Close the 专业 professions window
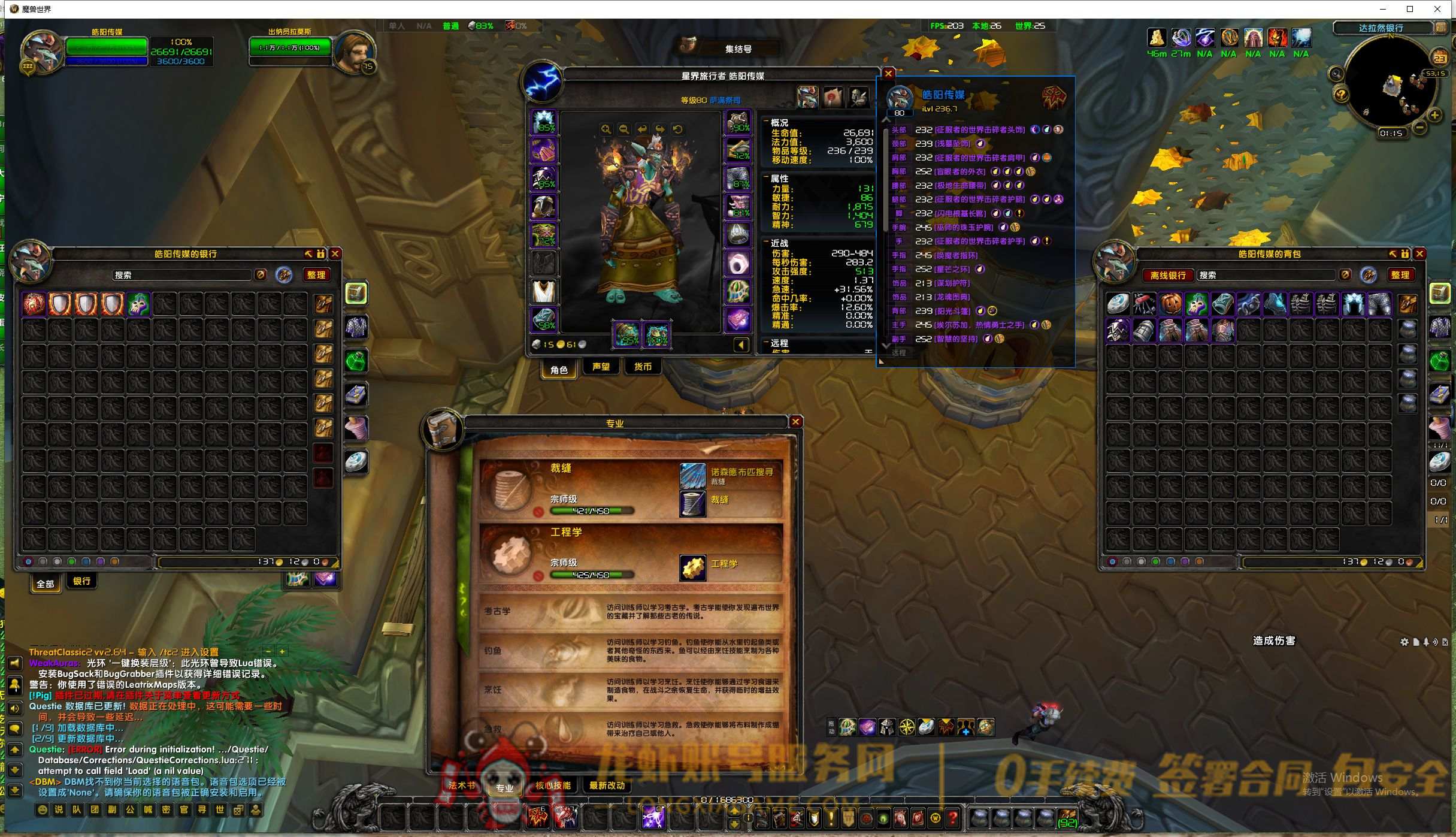This screenshot has height=837, width=1456. [x=796, y=422]
